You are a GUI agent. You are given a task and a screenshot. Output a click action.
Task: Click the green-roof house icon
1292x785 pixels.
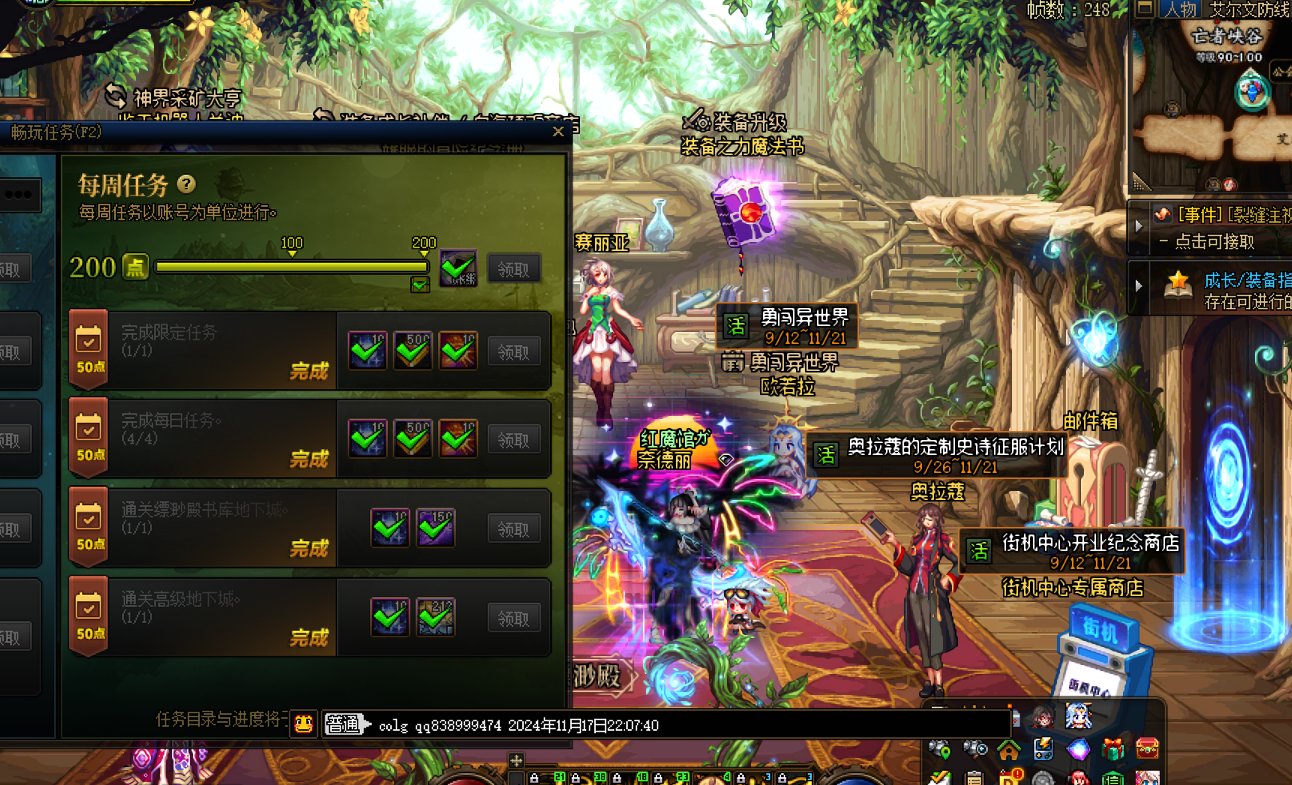pyautogui.click(x=1008, y=748)
